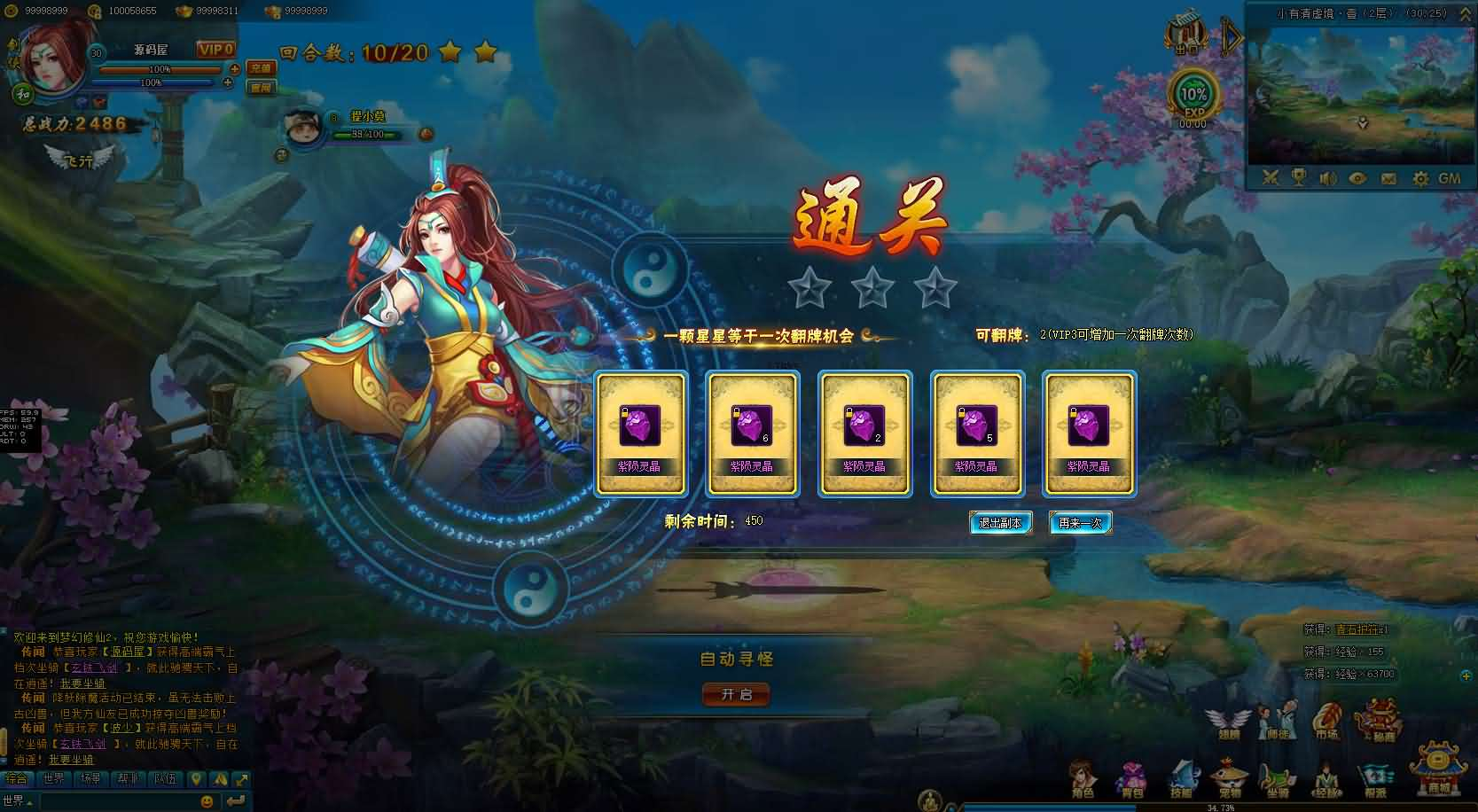The width and height of the screenshot is (1478, 812).
Task: Flip the middle 紫陨灵晶 reward card
Action: tap(864, 433)
